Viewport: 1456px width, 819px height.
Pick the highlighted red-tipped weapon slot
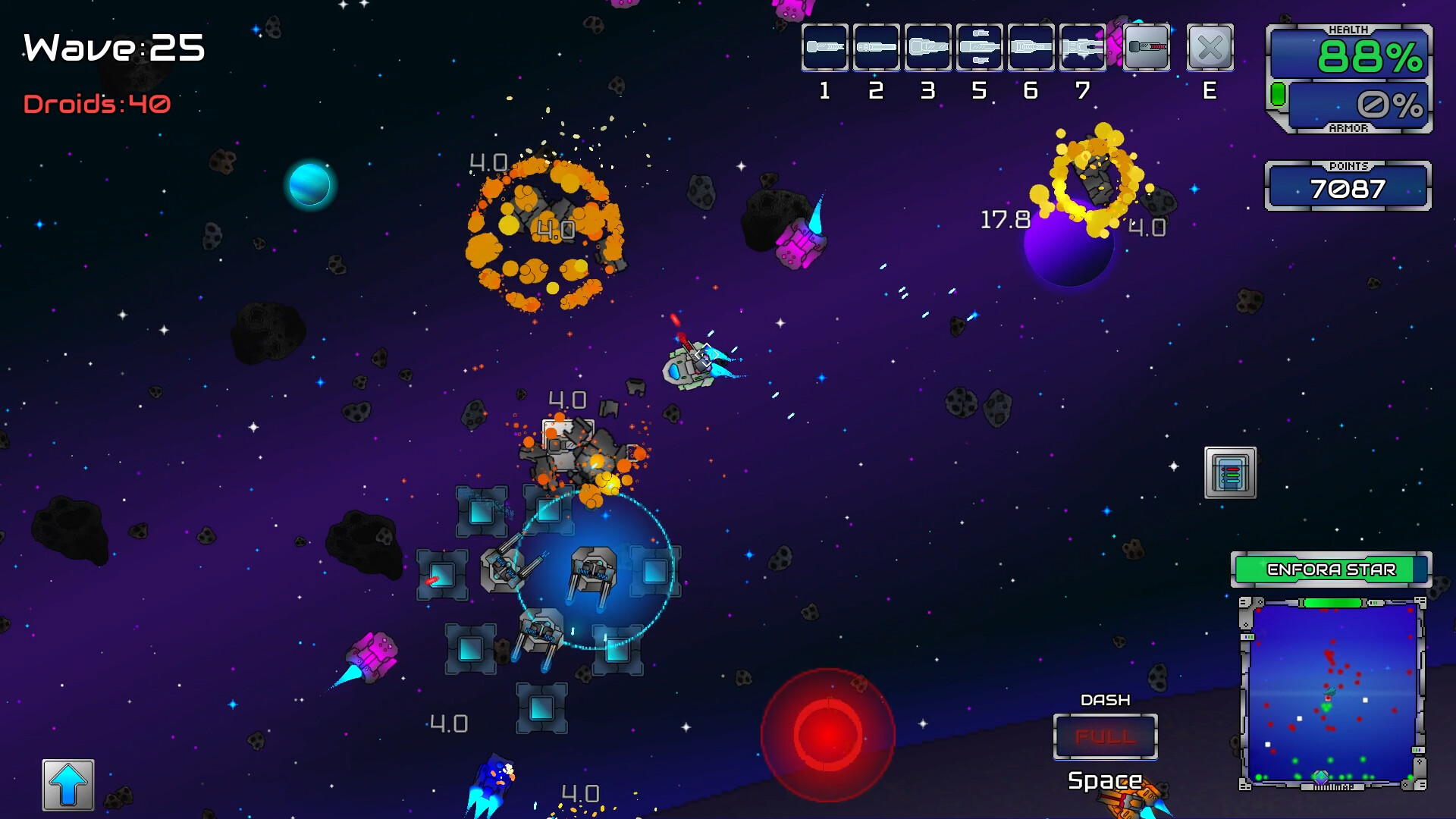pyautogui.click(x=1146, y=47)
